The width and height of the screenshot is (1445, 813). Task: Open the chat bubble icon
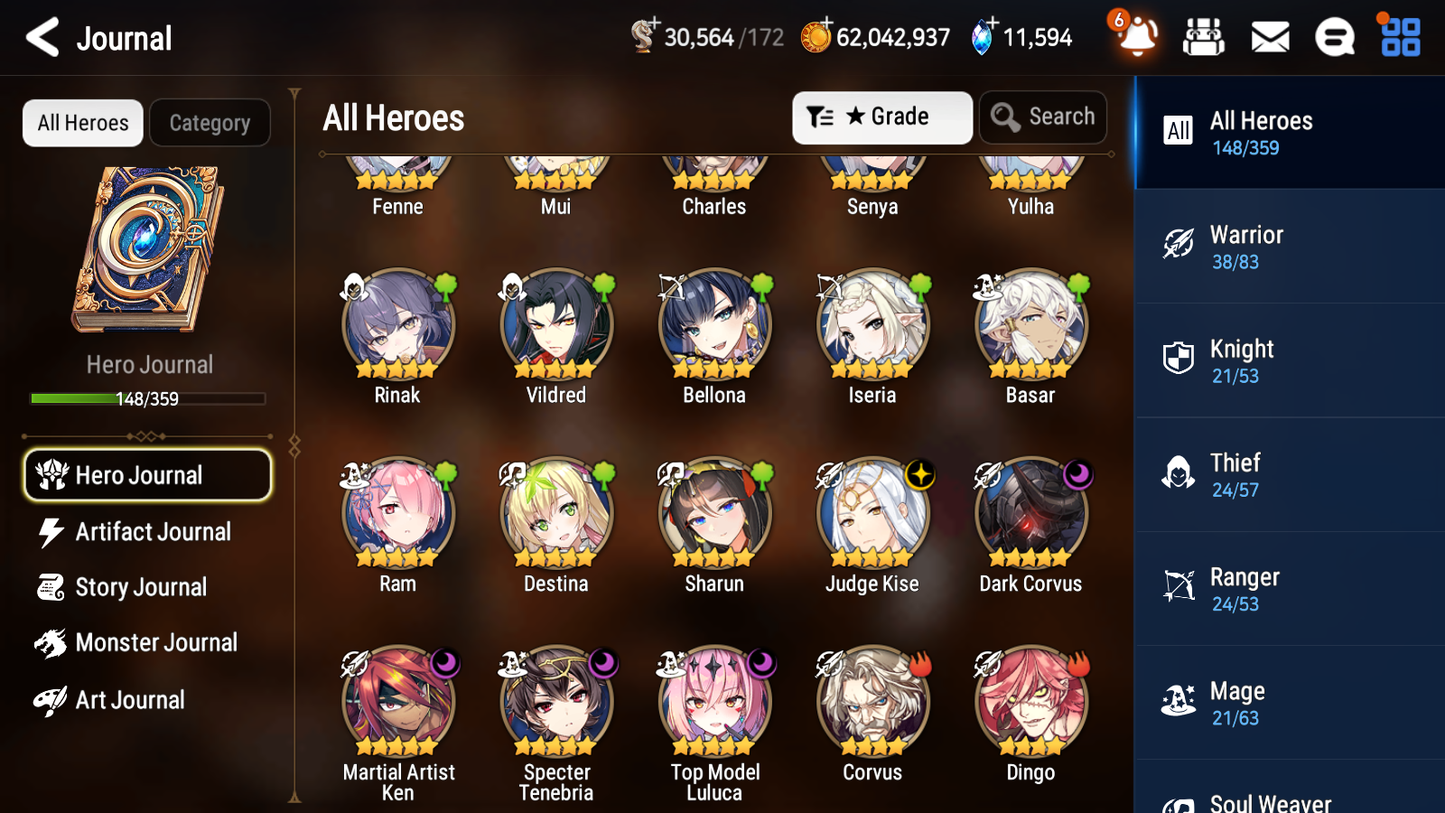(1334, 36)
